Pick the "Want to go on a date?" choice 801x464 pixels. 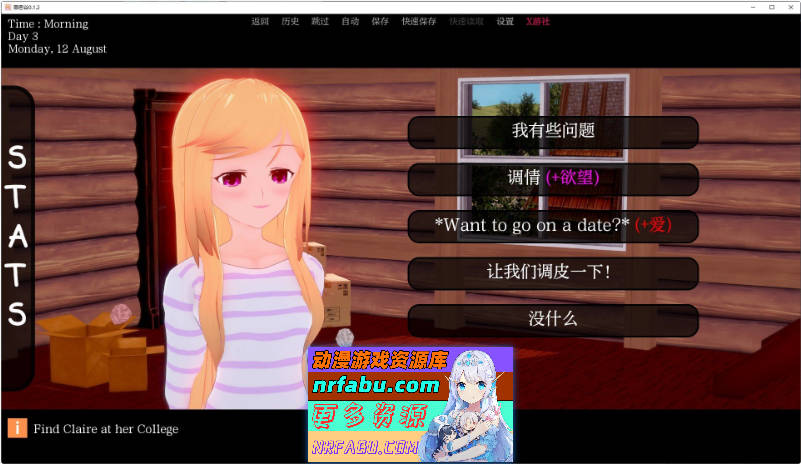click(553, 225)
